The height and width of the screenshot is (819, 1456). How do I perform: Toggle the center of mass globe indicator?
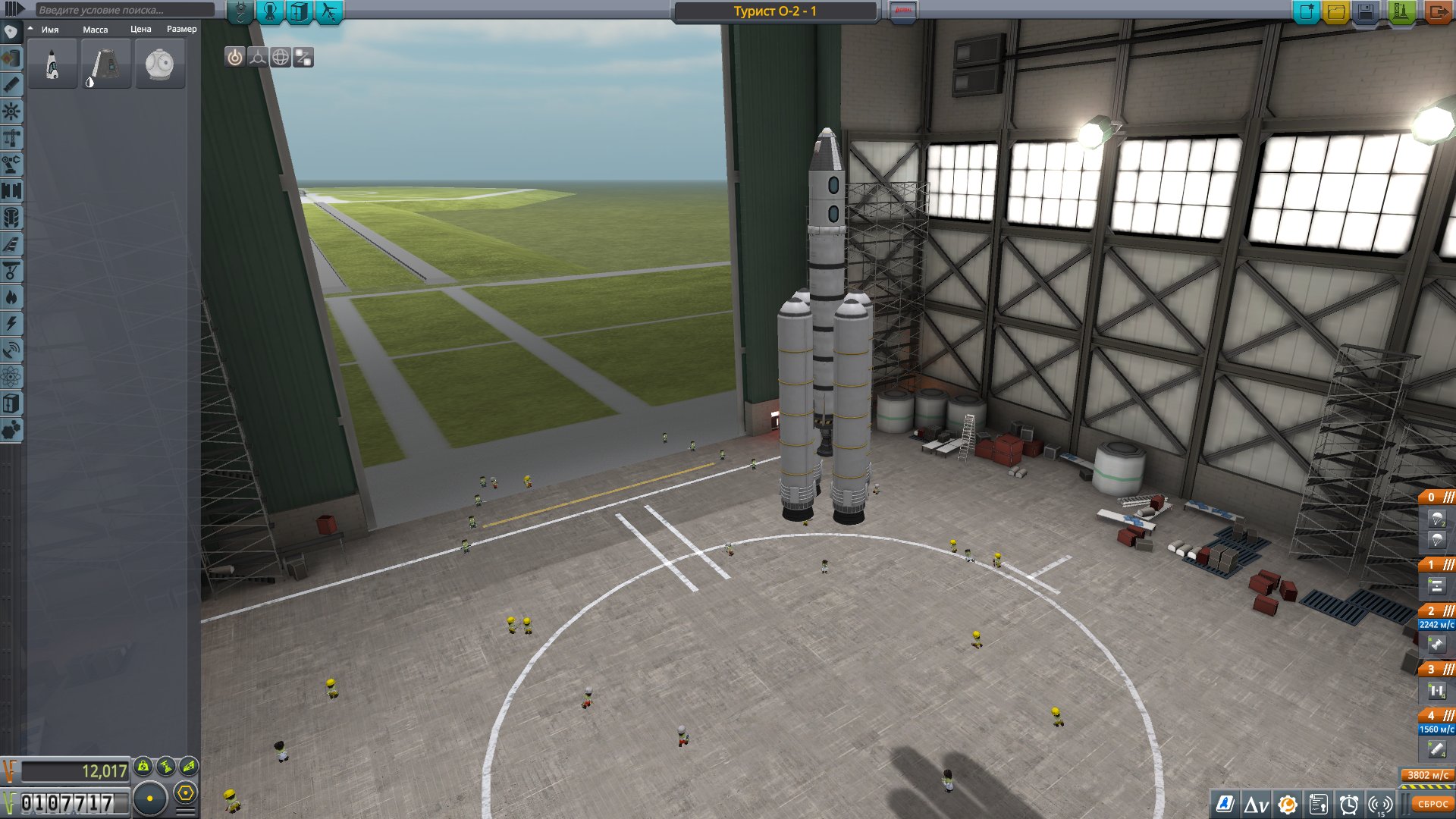(281, 58)
